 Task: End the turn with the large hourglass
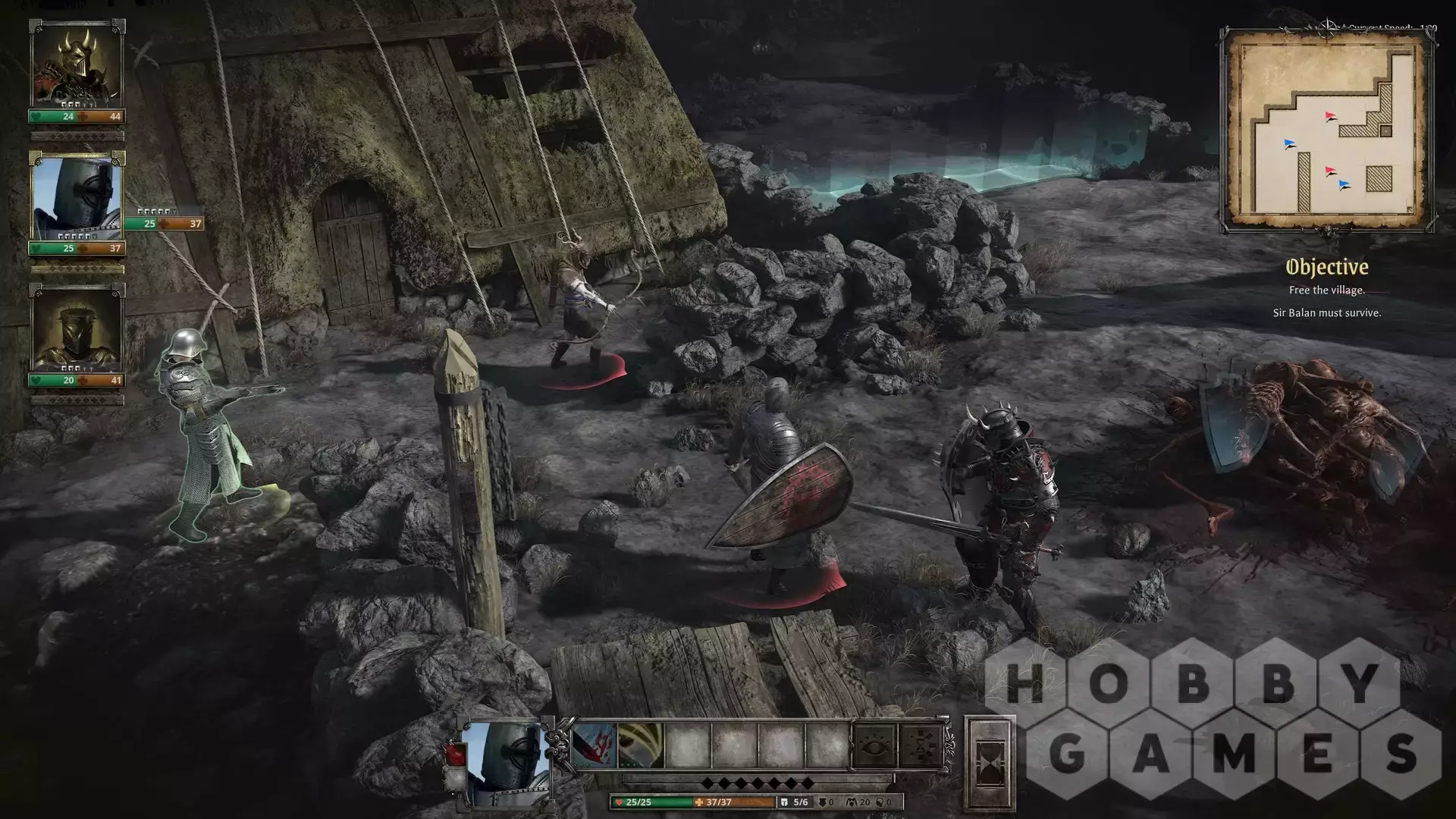pos(989,762)
